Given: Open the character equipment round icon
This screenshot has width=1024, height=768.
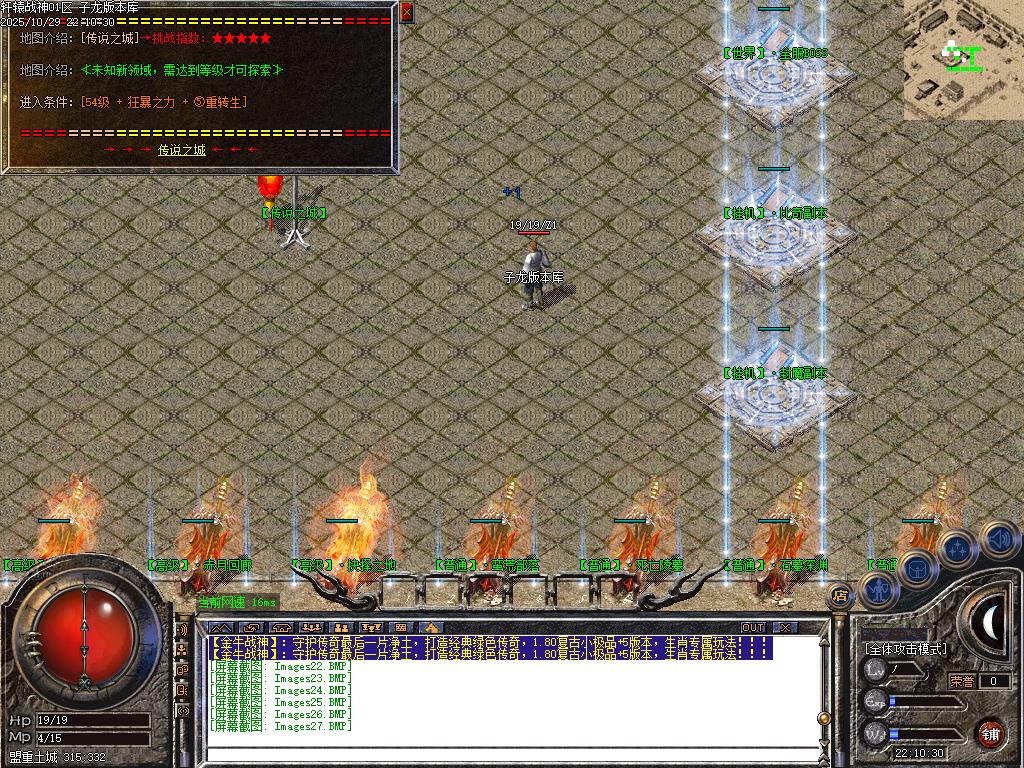Looking at the screenshot, I should tap(879, 591).
